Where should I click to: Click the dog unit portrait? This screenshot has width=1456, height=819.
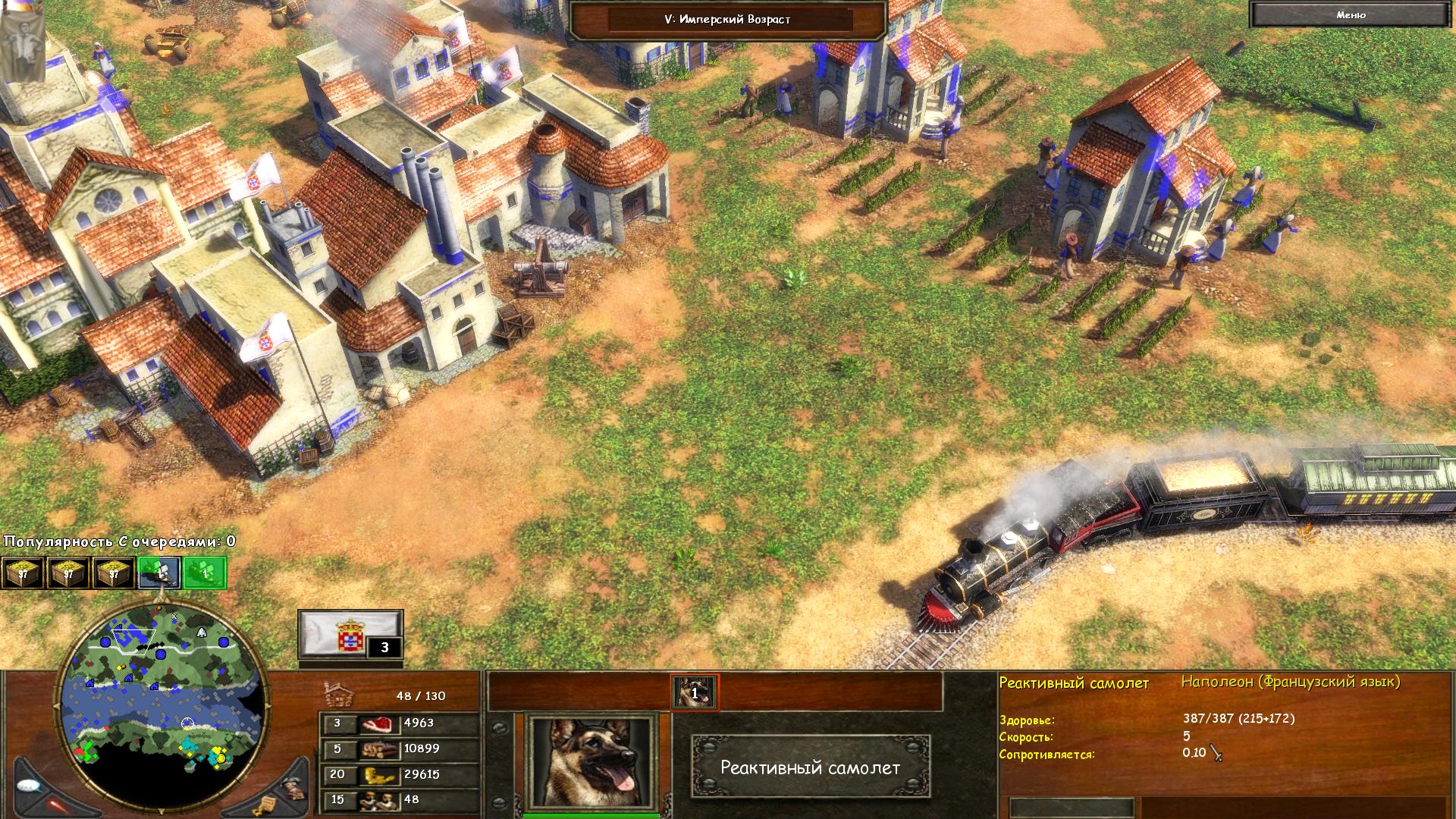coord(592,762)
